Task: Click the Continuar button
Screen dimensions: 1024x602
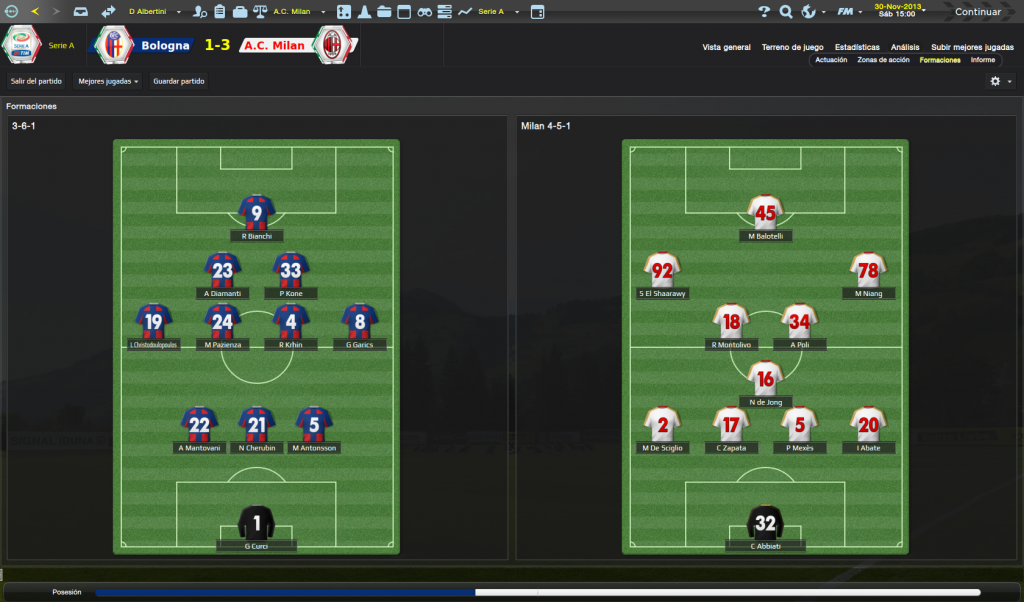Action: (977, 12)
